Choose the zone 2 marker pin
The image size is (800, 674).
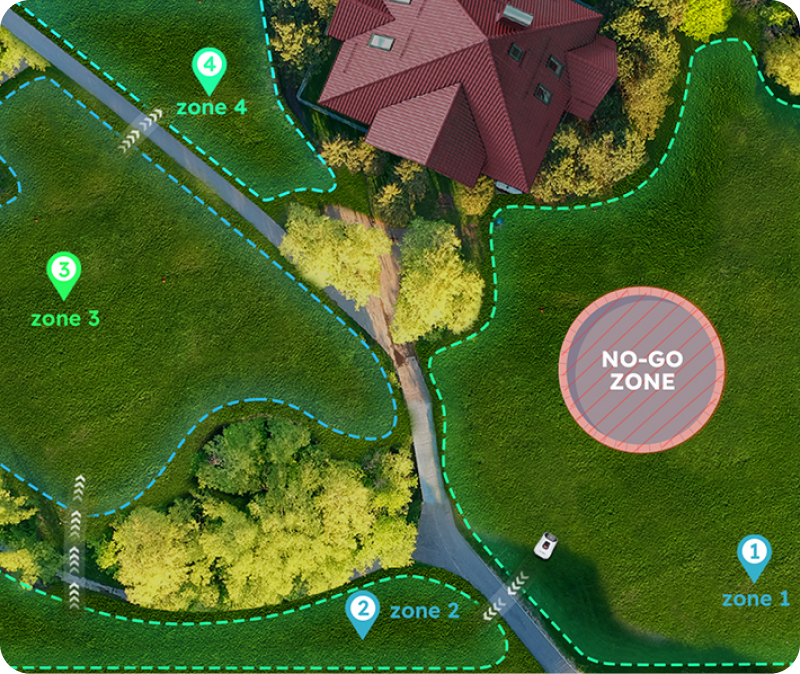[361, 610]
